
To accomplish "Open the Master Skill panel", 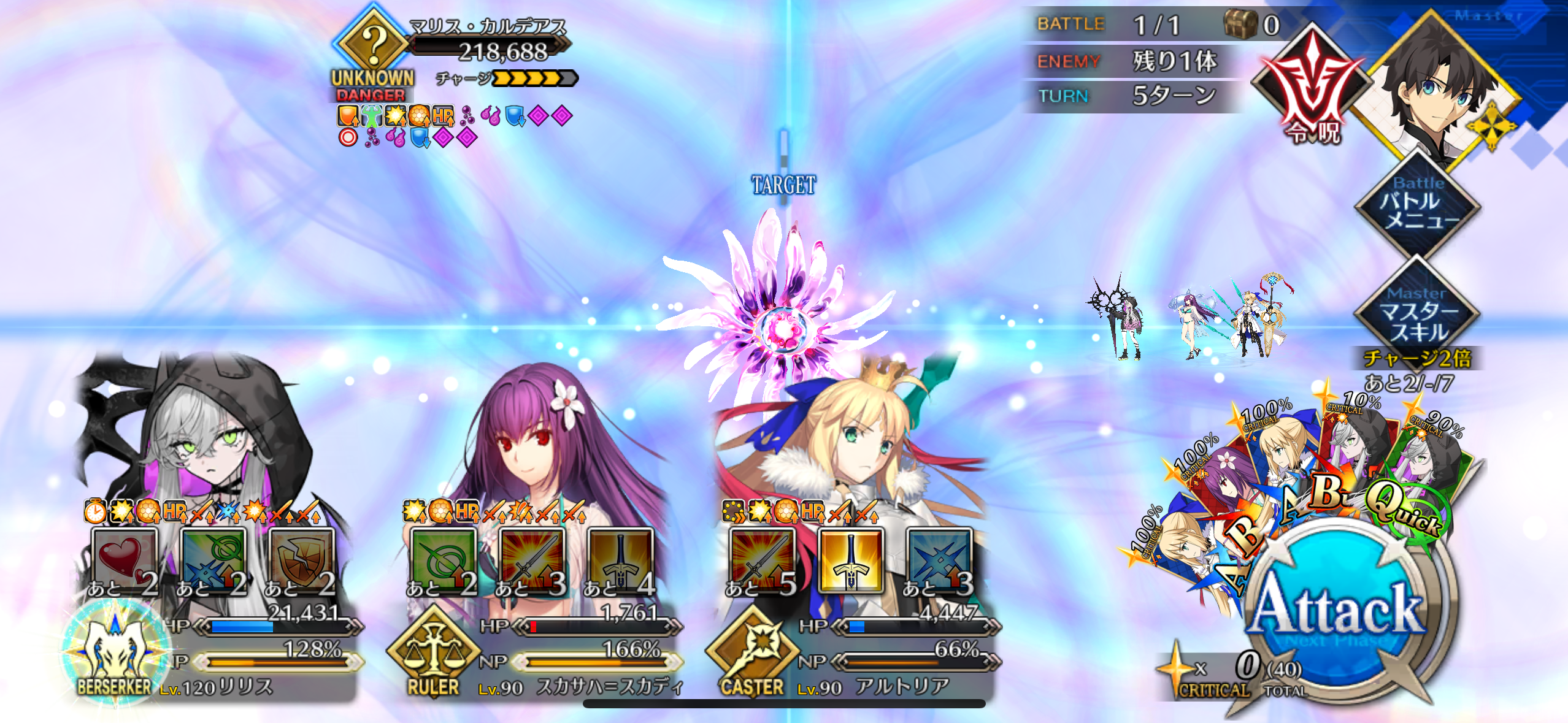I will click(x=1418, y=314).
